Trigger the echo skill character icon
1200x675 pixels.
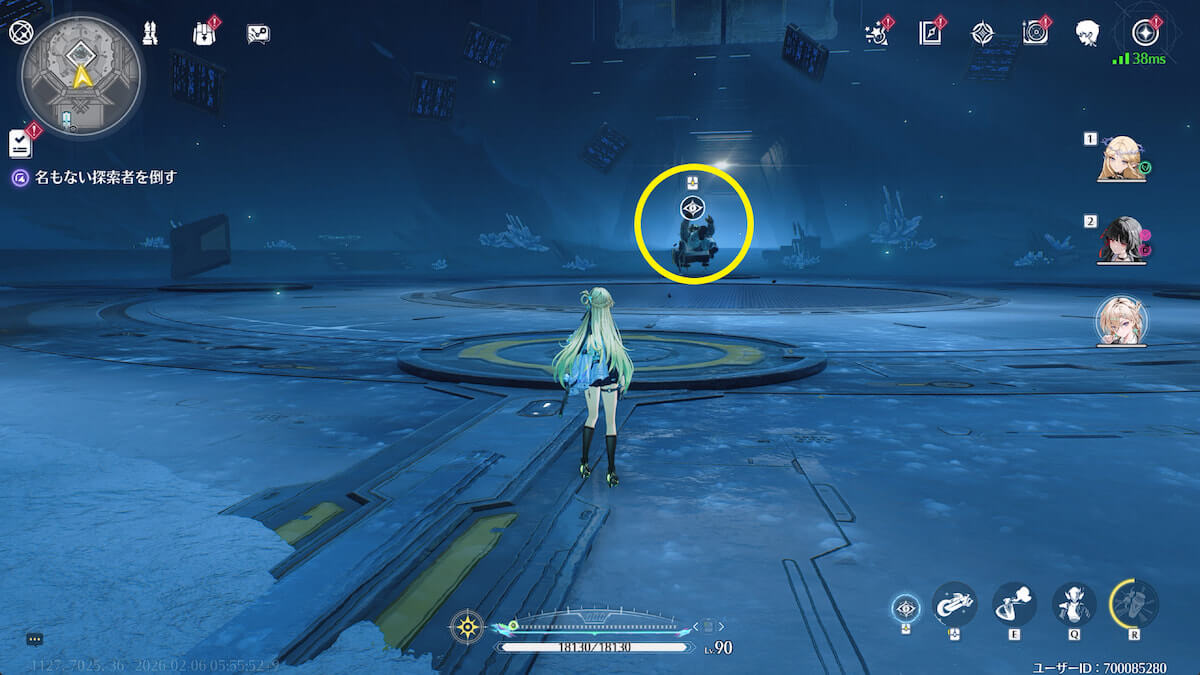1074,604
